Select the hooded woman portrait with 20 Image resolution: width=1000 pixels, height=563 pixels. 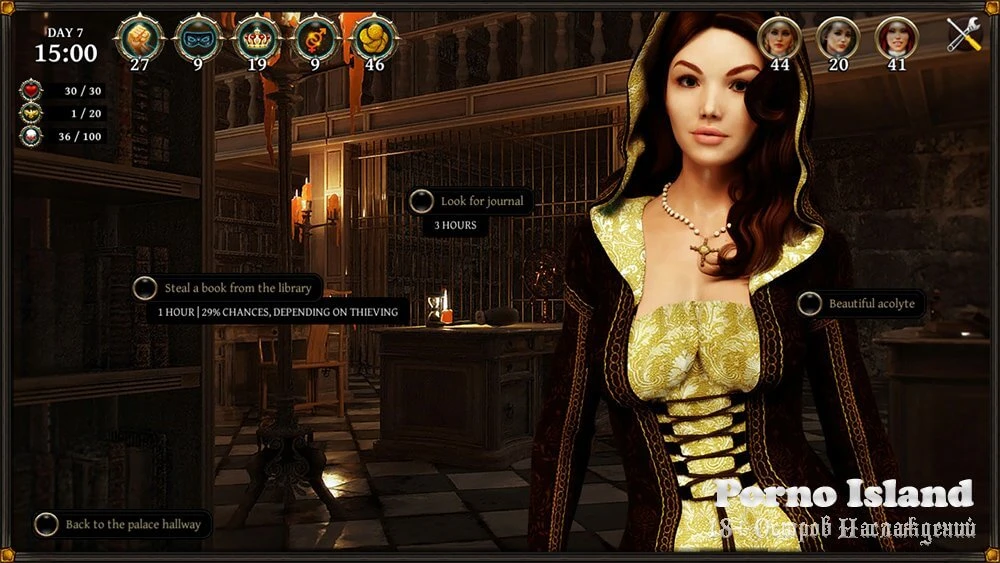pyautogui.click(x=838, y=38)
